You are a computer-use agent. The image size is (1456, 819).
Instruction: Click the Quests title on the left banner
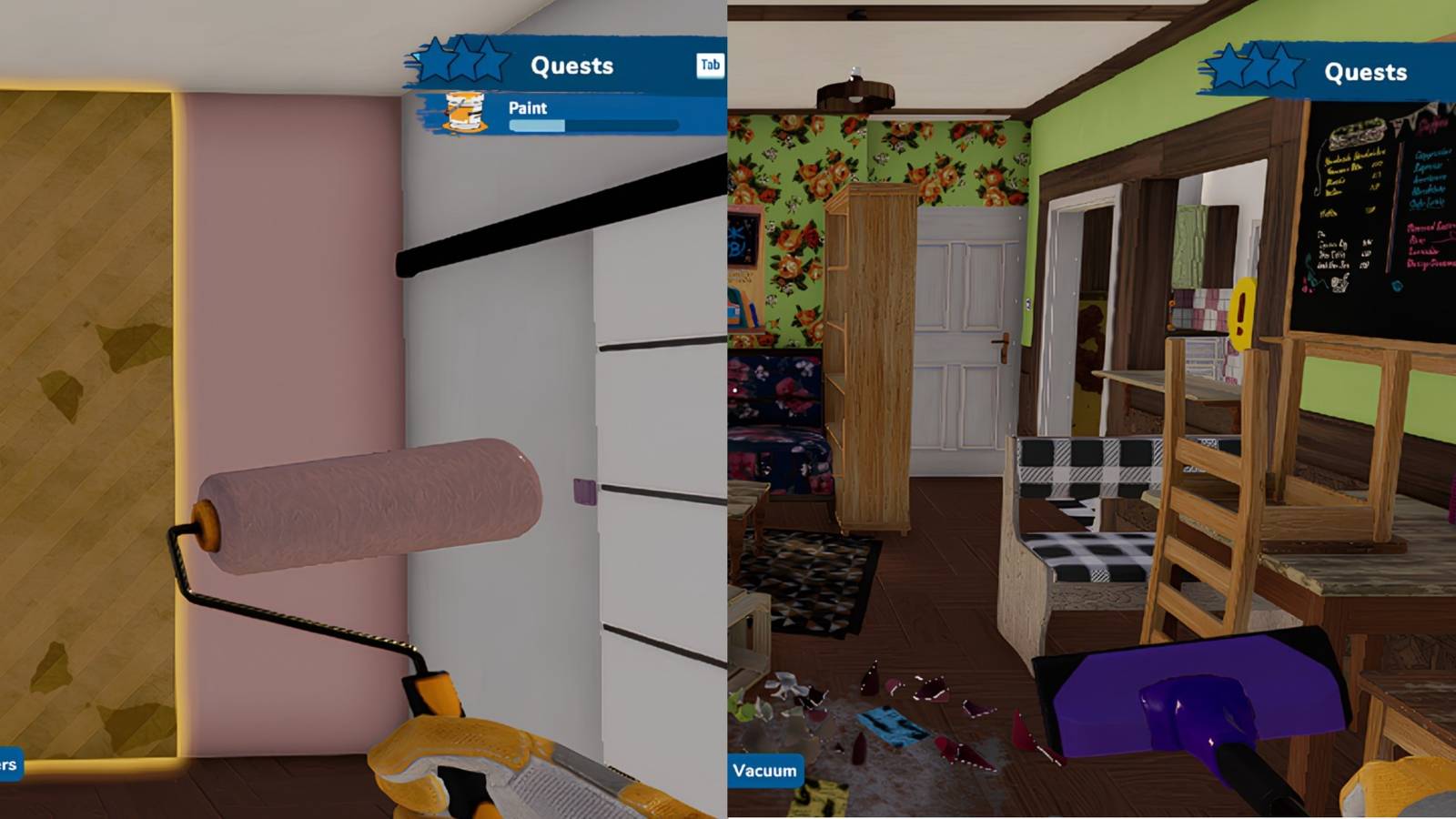(571, 65)
